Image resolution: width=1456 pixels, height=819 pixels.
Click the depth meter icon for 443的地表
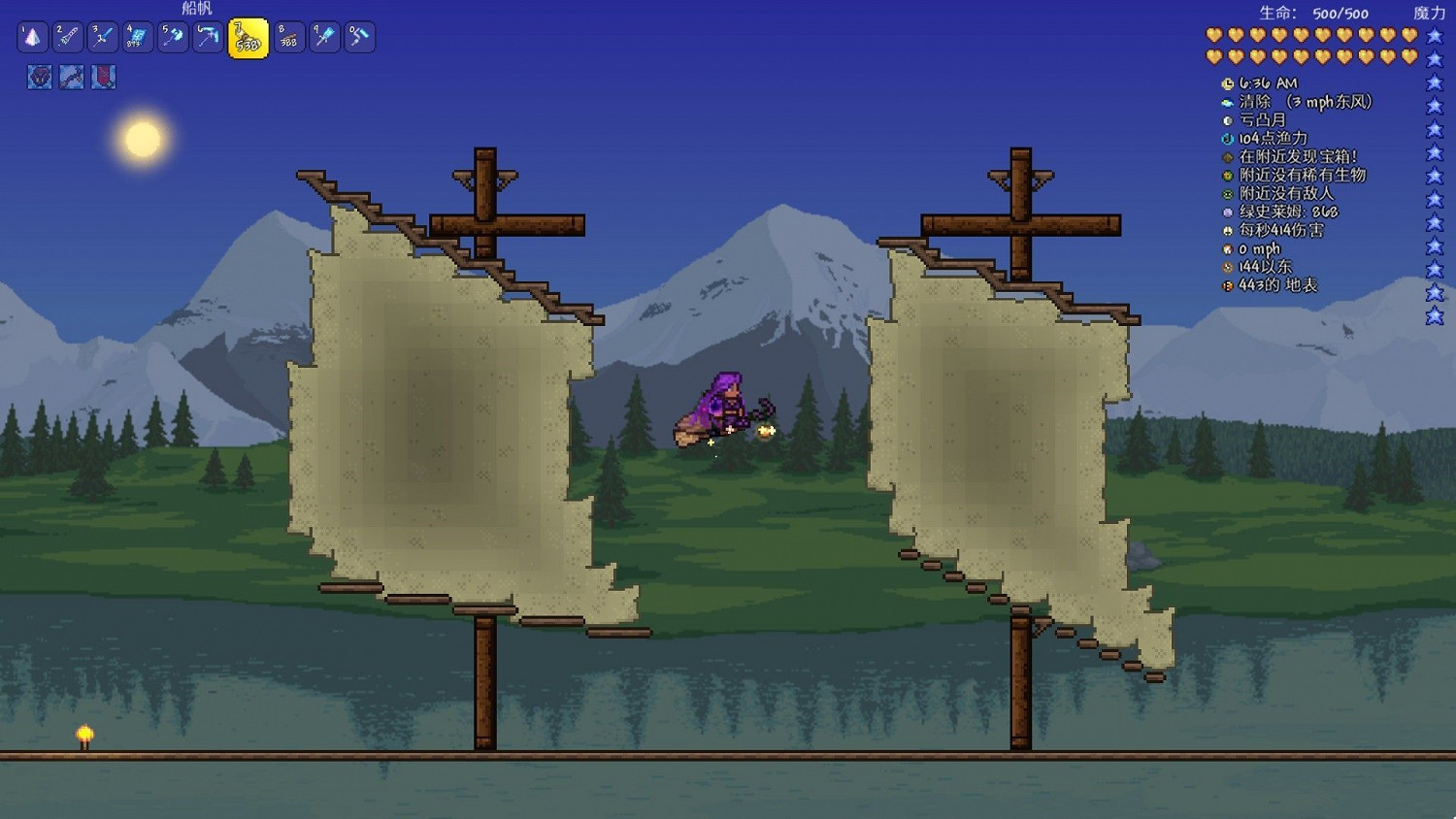point(1228,285)
